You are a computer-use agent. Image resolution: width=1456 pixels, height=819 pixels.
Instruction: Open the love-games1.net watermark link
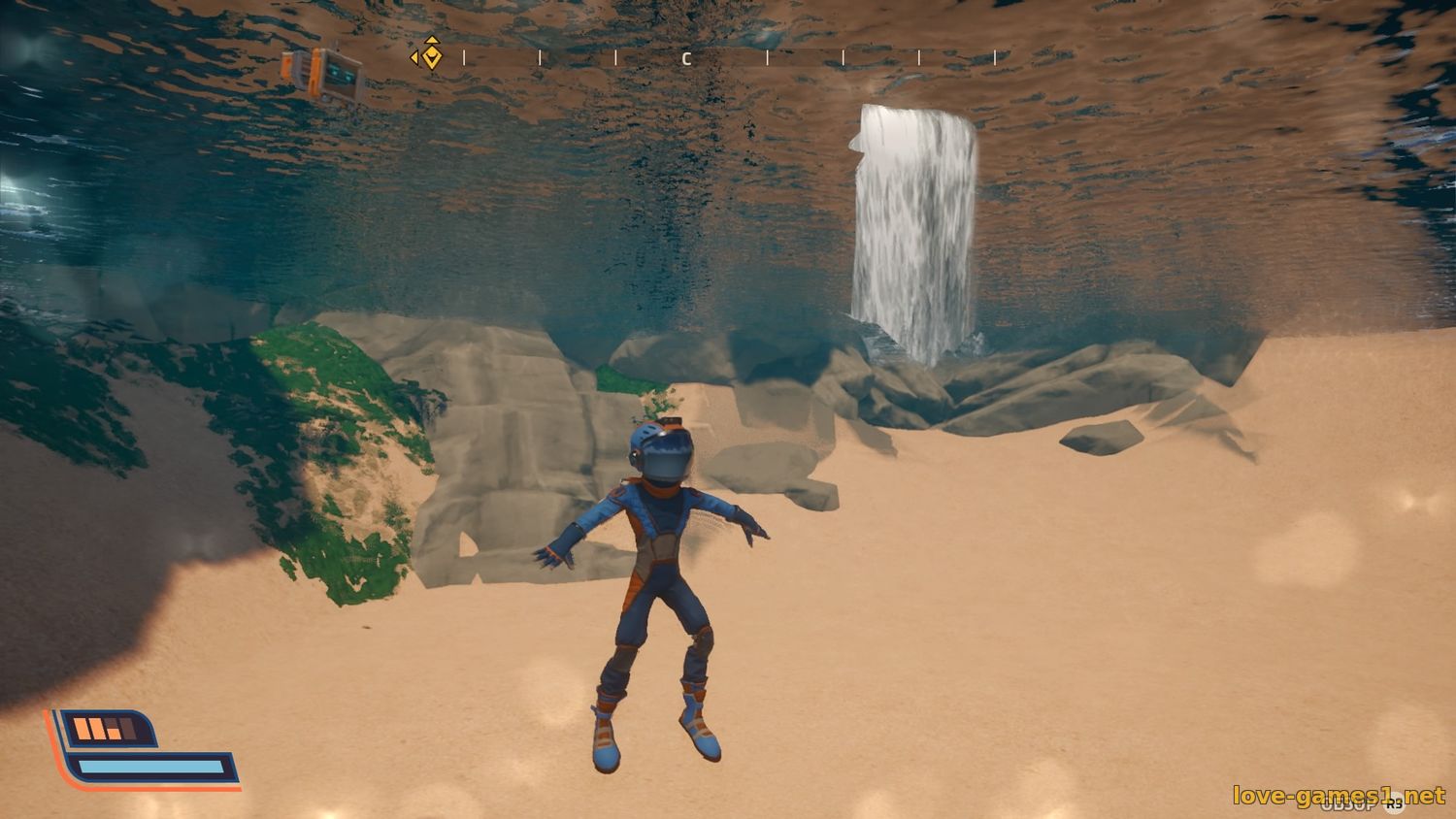[x=1339, y=796]
